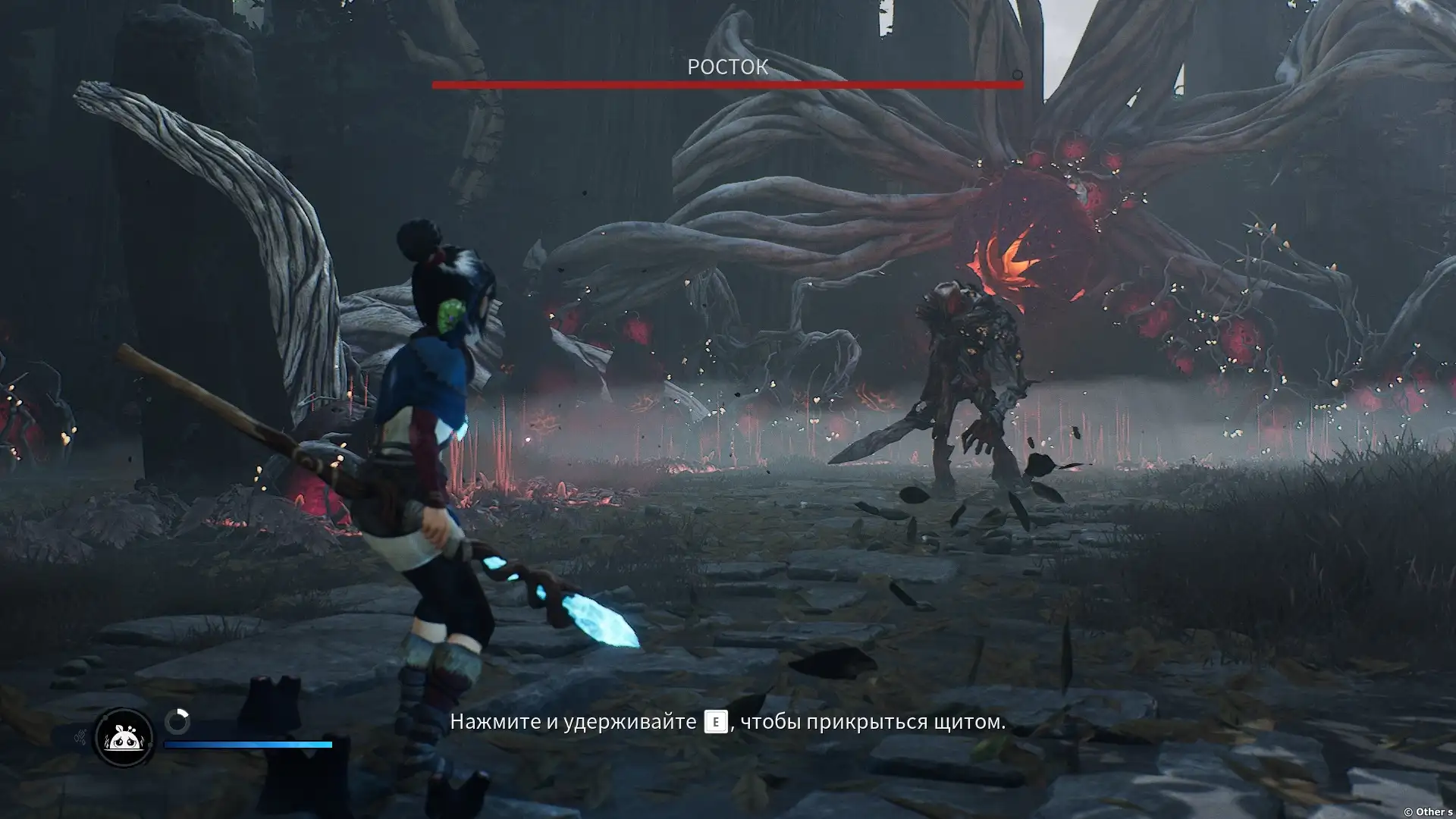
Task: Click the scared Rot companion icon
Action: [x=123, y=737]
